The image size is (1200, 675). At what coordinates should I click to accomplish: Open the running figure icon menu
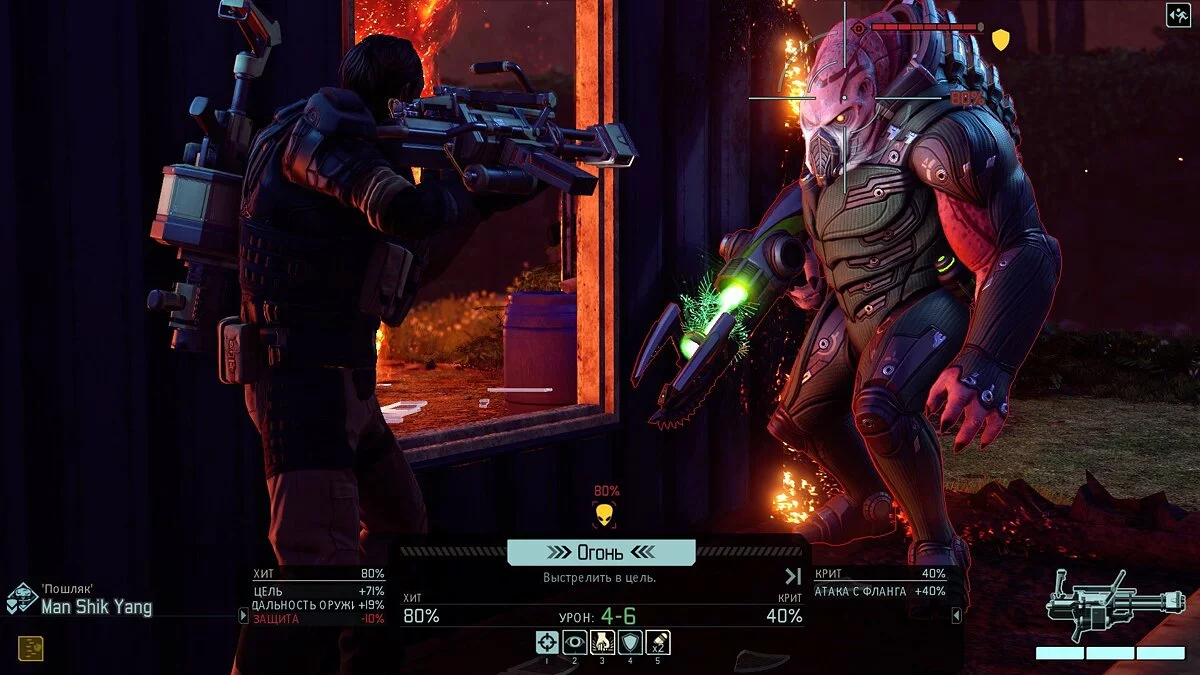(x=1177, y=14)
